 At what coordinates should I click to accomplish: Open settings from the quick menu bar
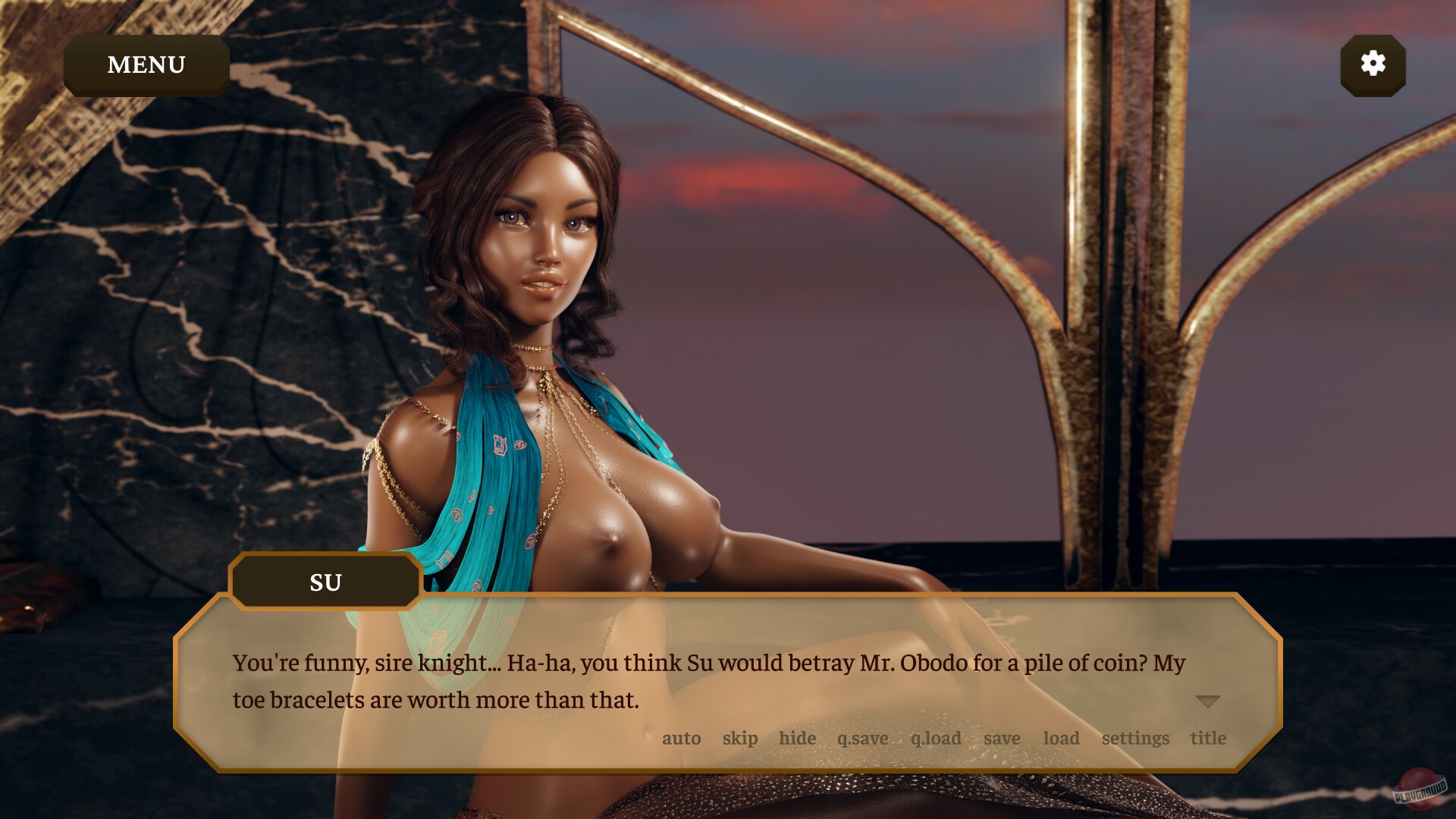coord(1136,738)
